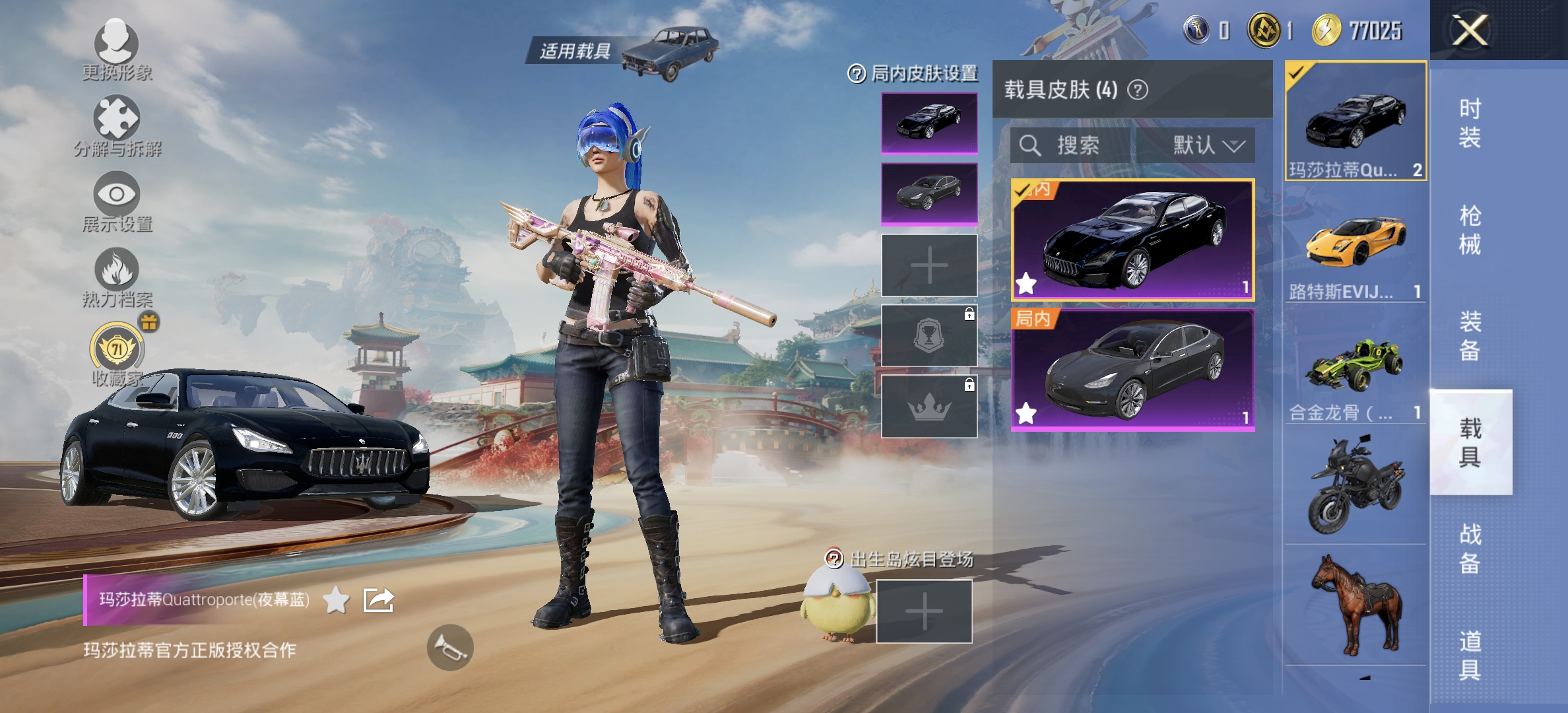The width and height of the screenshot is (1568, 713).
Task: Switch to the 战备 tab
Action: click(x=1470, y=548)
